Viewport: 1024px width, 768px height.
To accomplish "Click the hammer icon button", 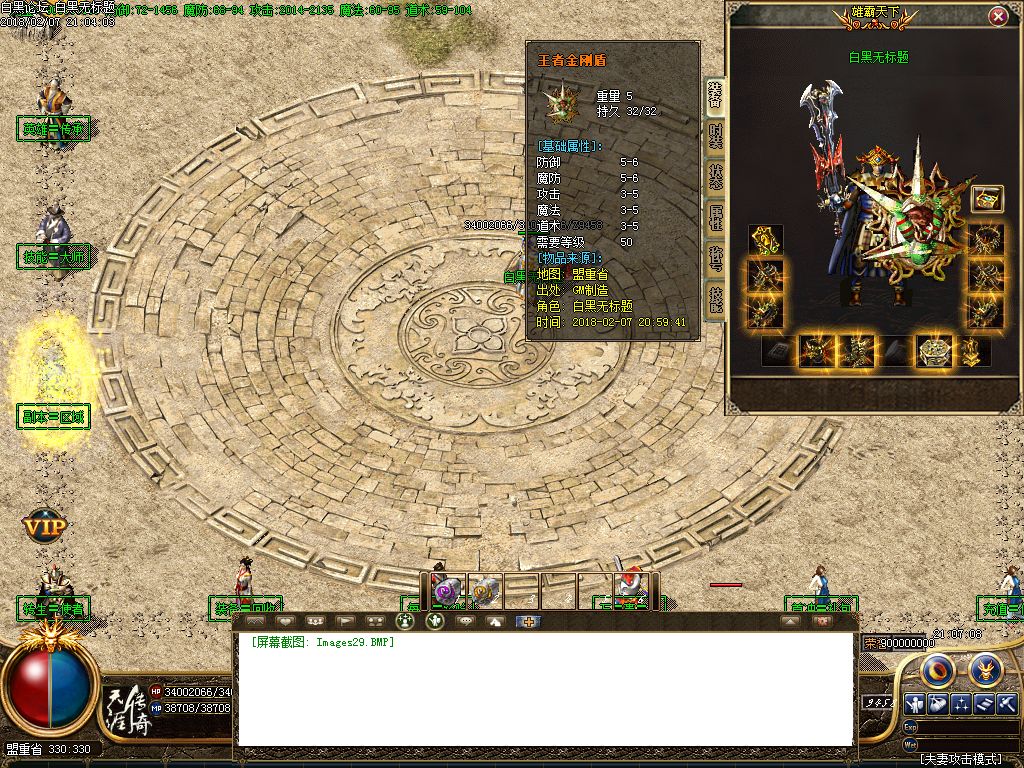I will click(x=1007, y=703).
